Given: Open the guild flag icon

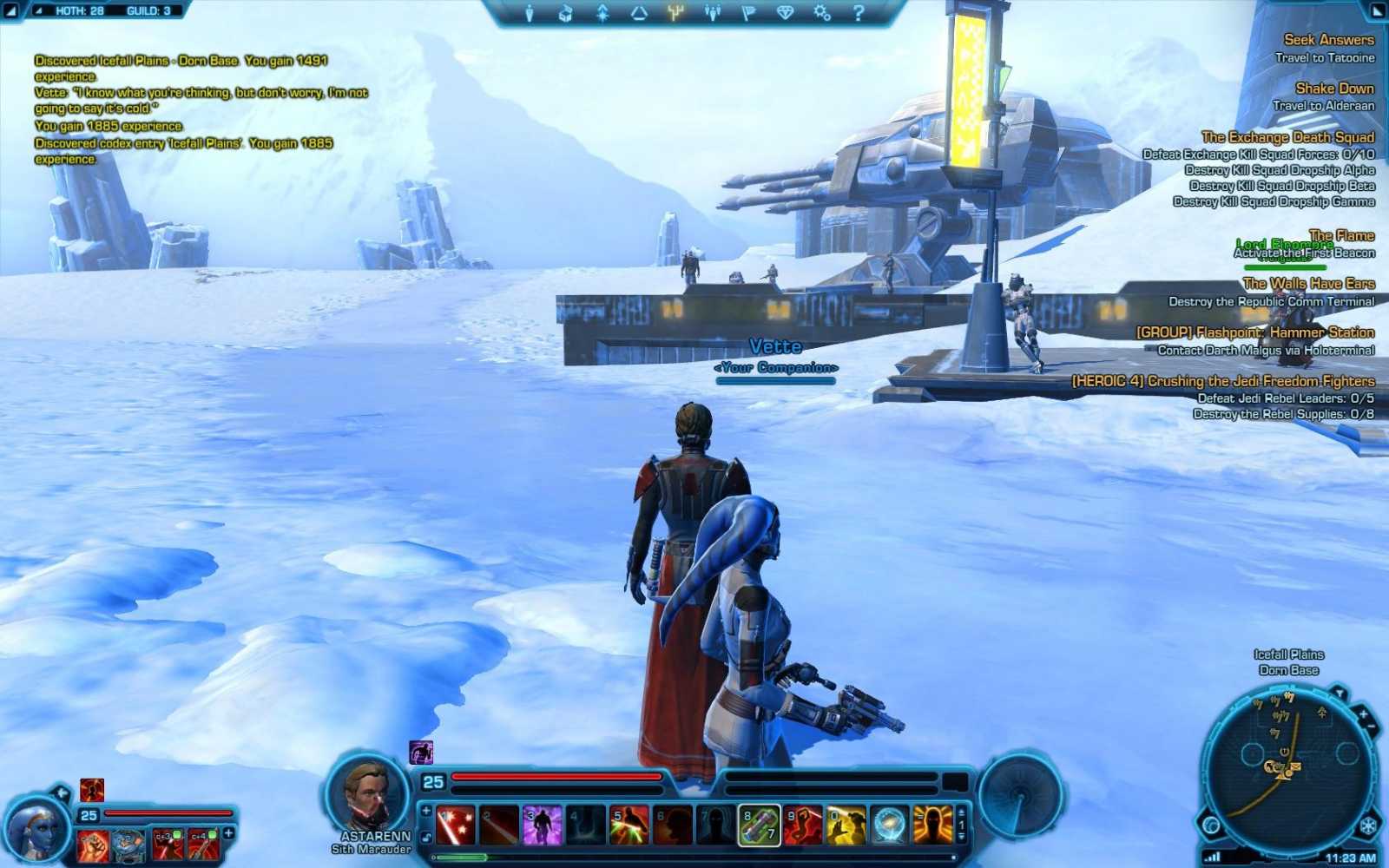Looking at the screenshot, I should coord(752,13).
